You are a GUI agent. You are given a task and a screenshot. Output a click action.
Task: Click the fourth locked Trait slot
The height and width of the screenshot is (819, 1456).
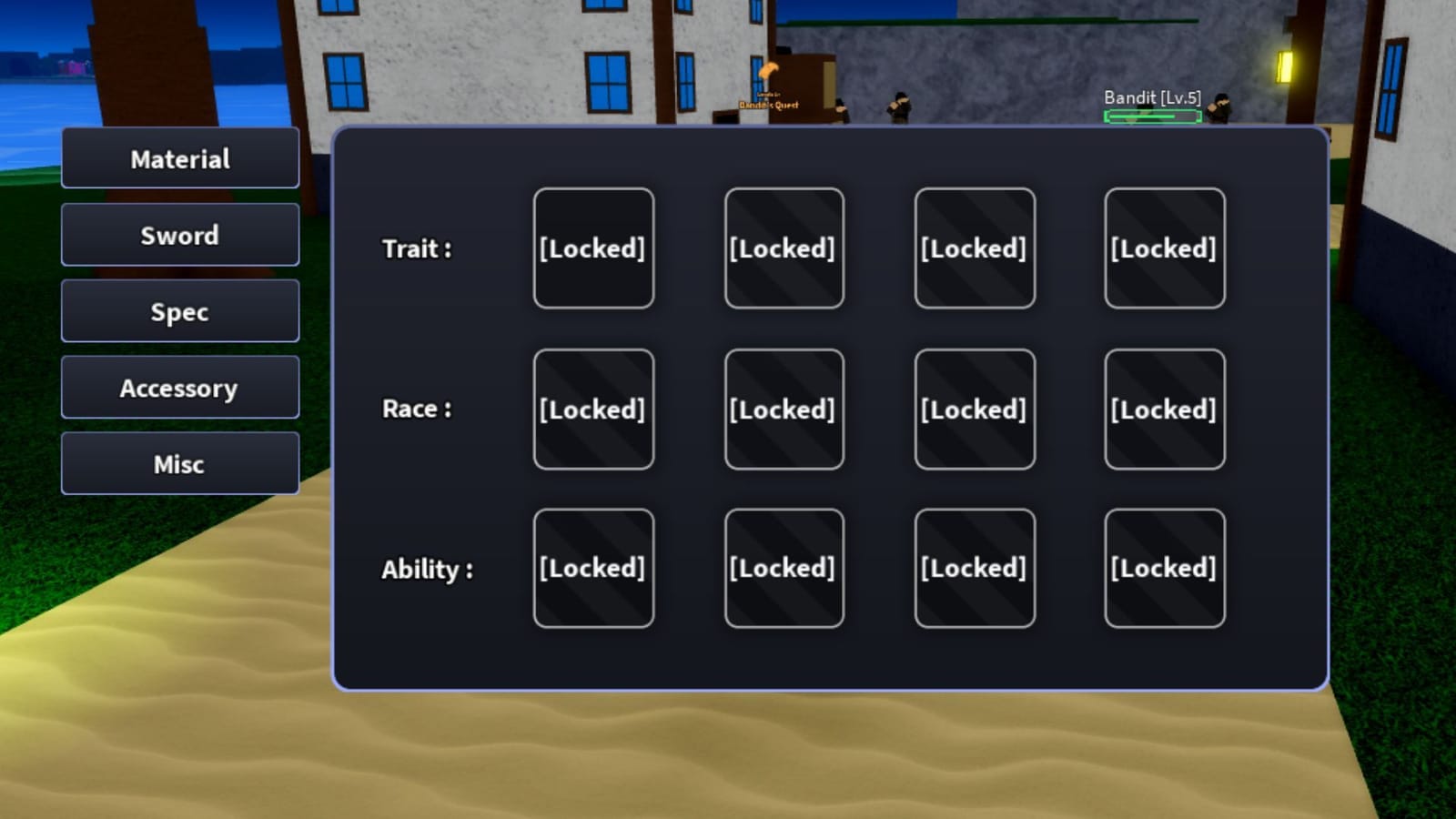(x=1165, y=248)
